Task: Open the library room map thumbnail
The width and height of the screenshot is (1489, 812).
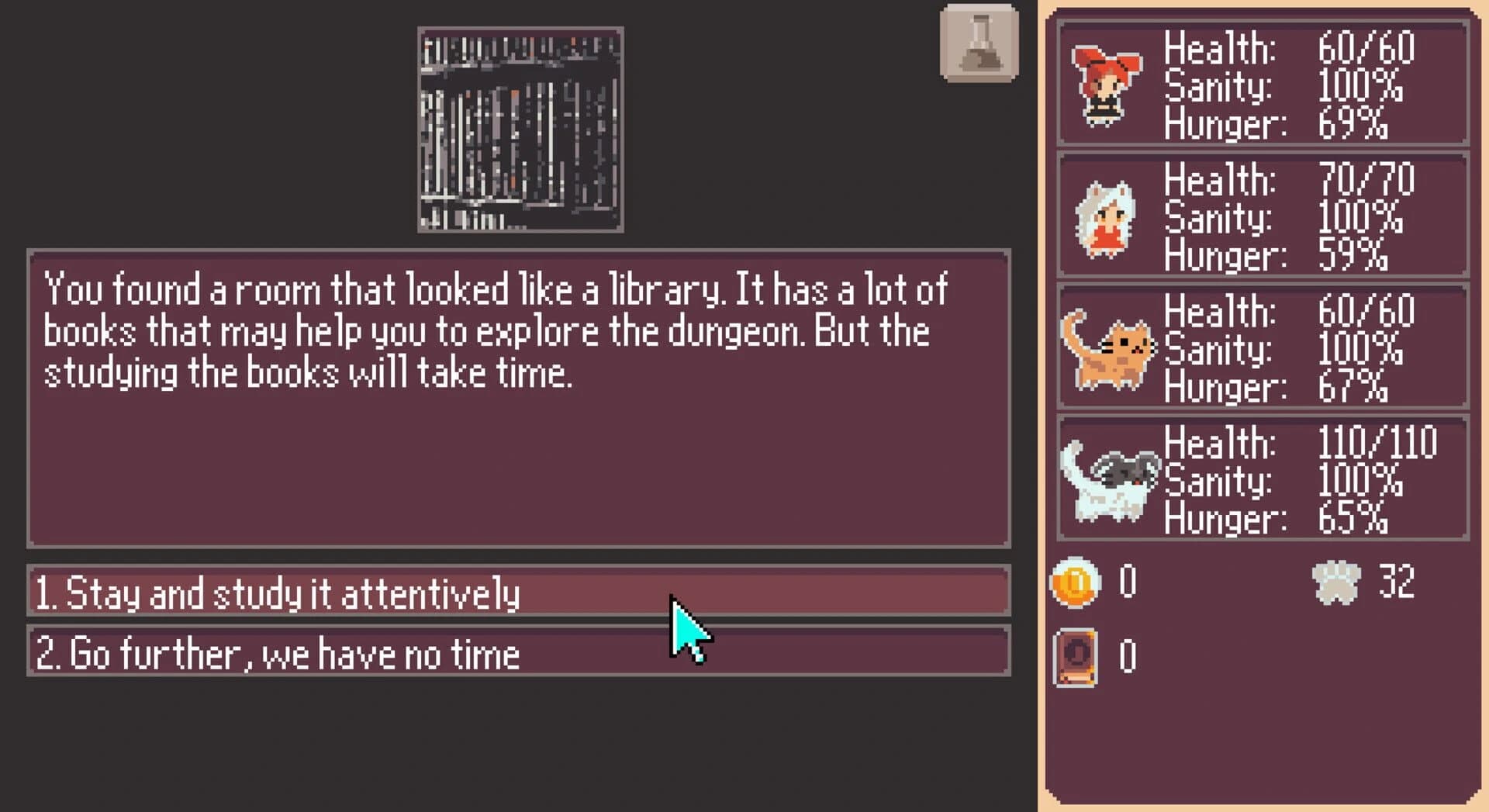Action: point(520,128)
